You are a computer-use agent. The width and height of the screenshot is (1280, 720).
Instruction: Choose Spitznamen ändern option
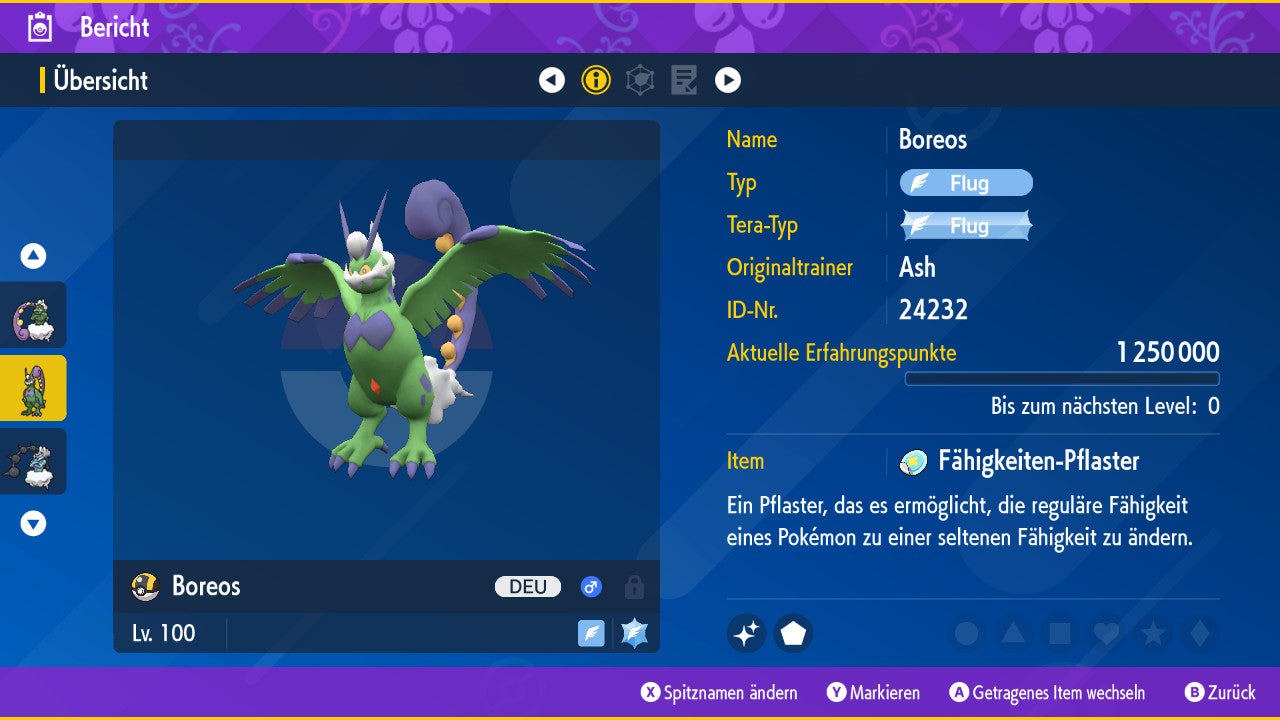coord(720,693)
